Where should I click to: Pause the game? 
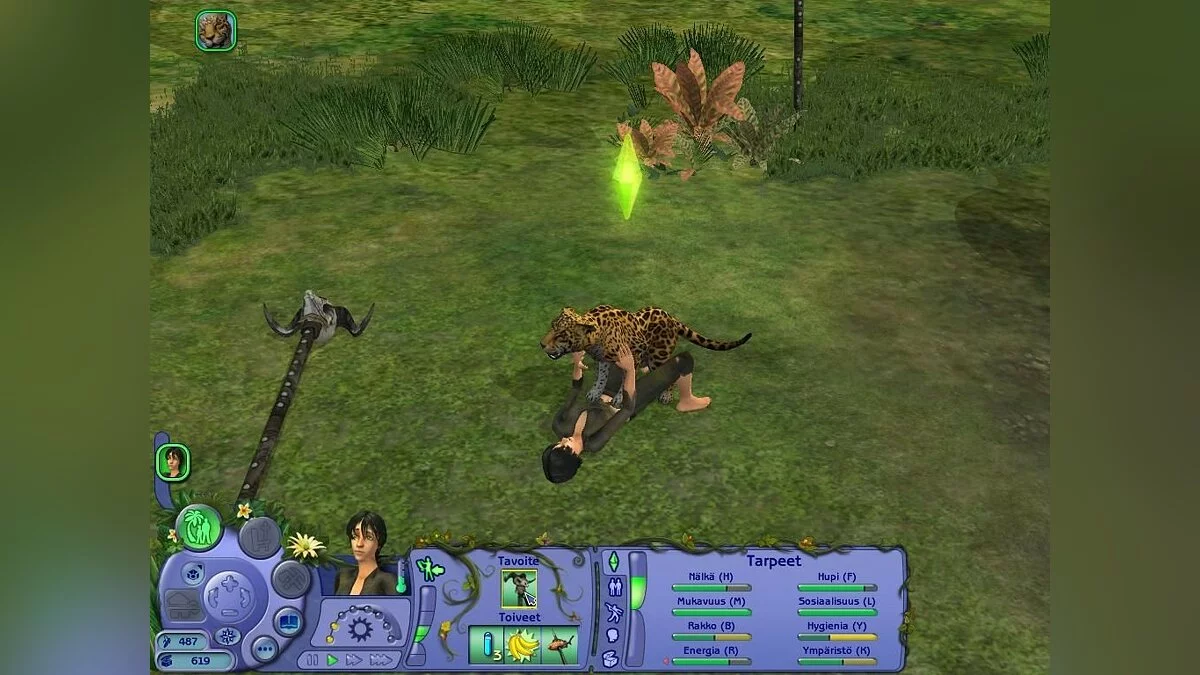tap(312, 660)
